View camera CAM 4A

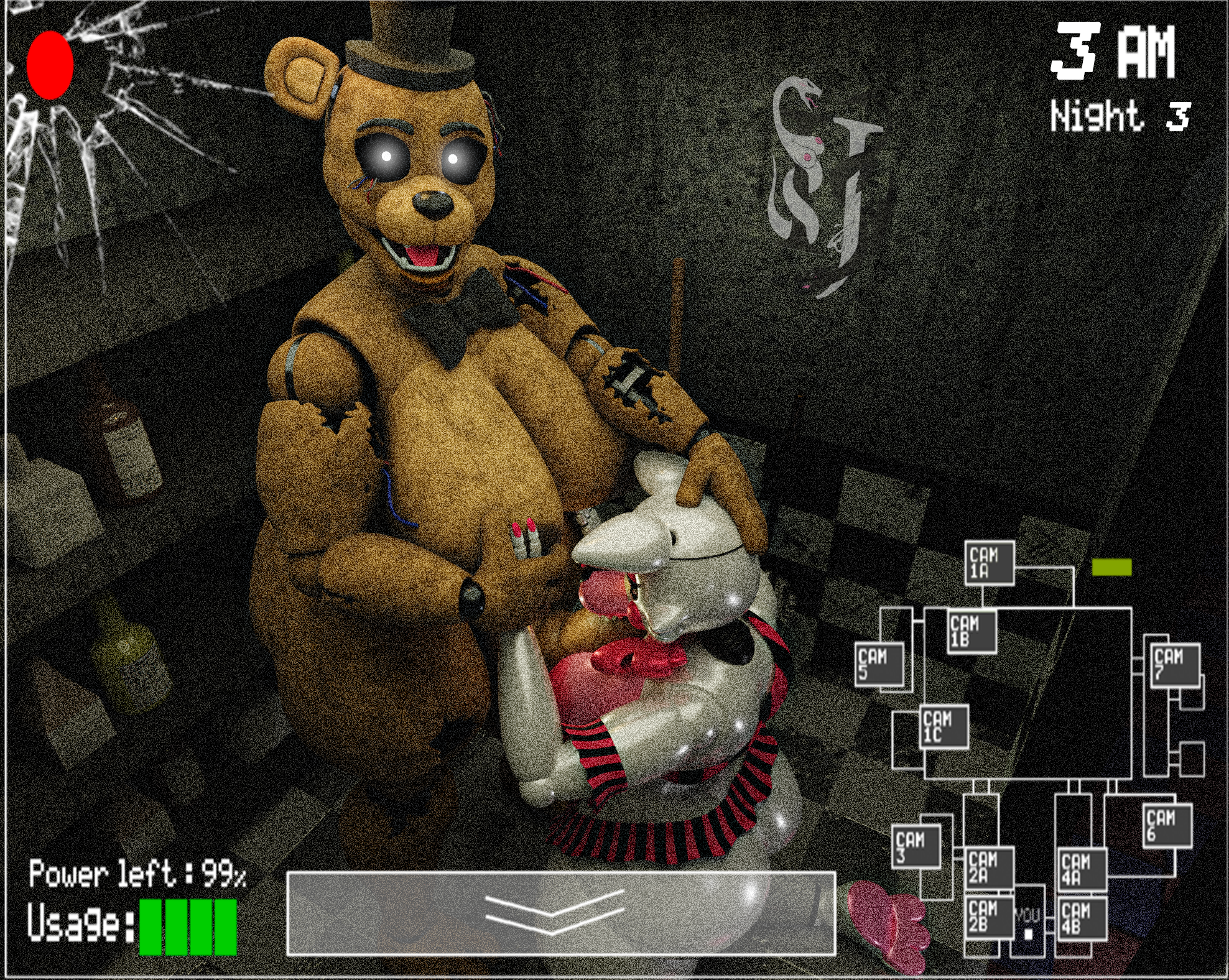(1082, 869)
